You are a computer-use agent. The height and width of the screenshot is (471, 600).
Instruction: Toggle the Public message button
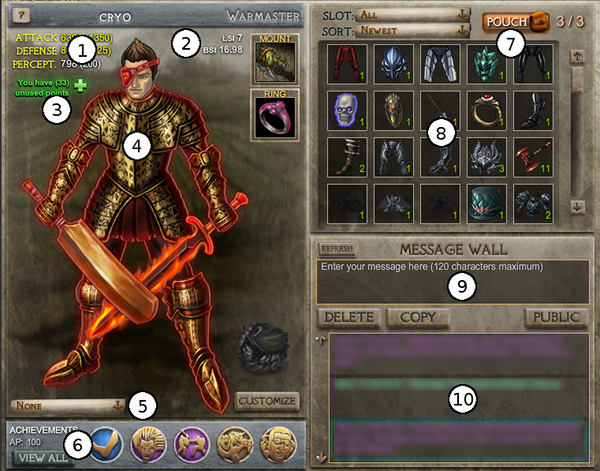click(x=556, y=318)
